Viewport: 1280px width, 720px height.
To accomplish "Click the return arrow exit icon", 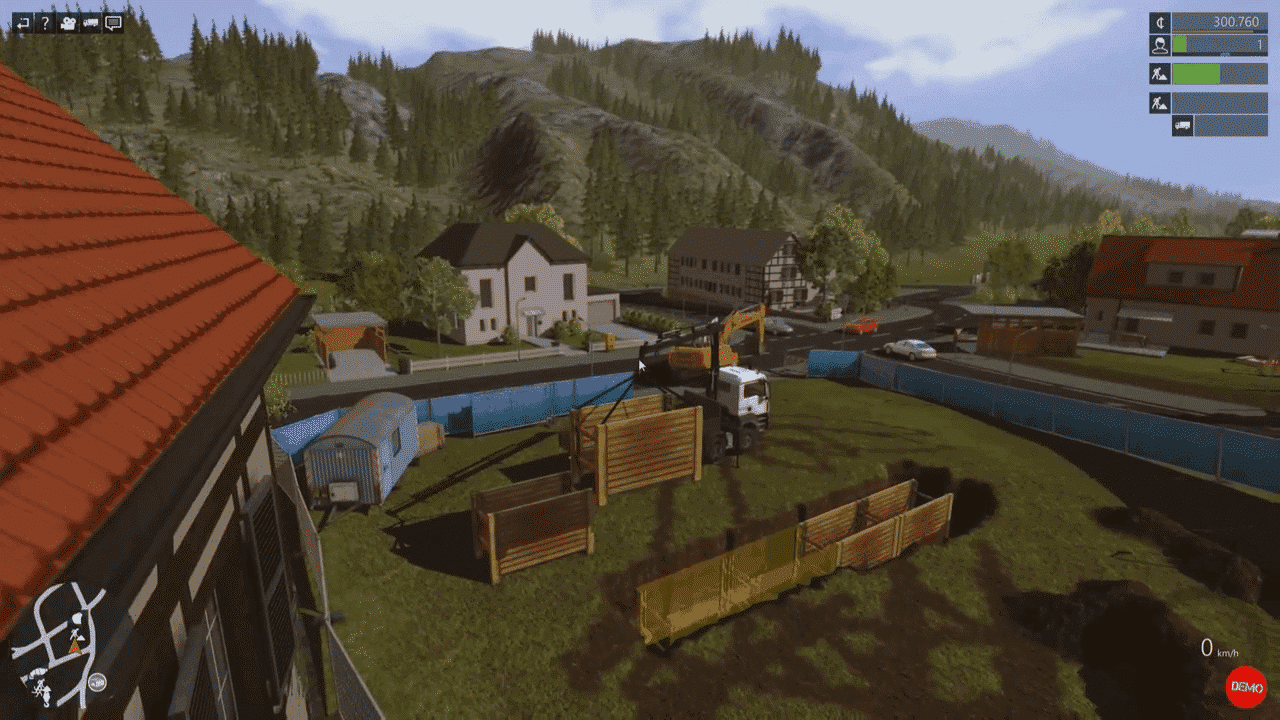I will tap(22, 22).
